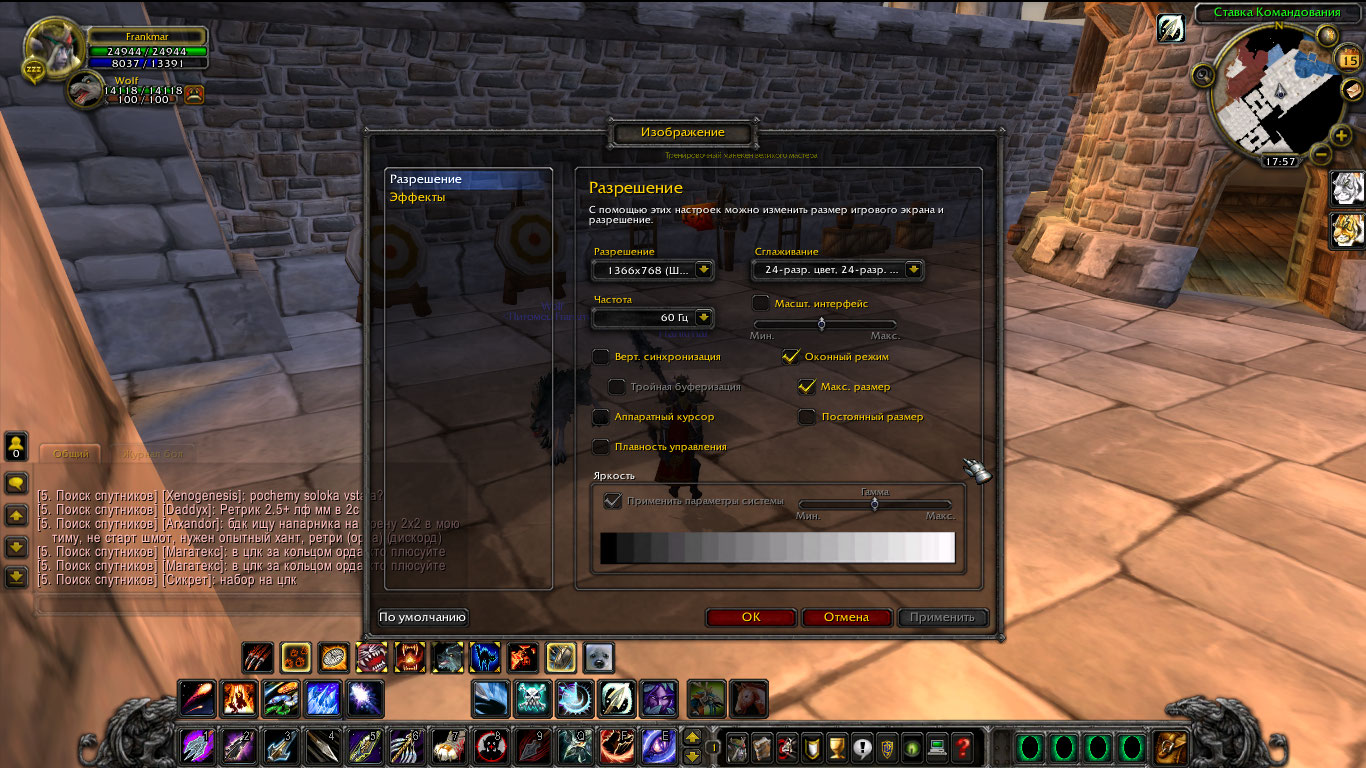Enable Верт. синхронизация checkbox
Viewport: 1366px width, 768px height.
600,356
